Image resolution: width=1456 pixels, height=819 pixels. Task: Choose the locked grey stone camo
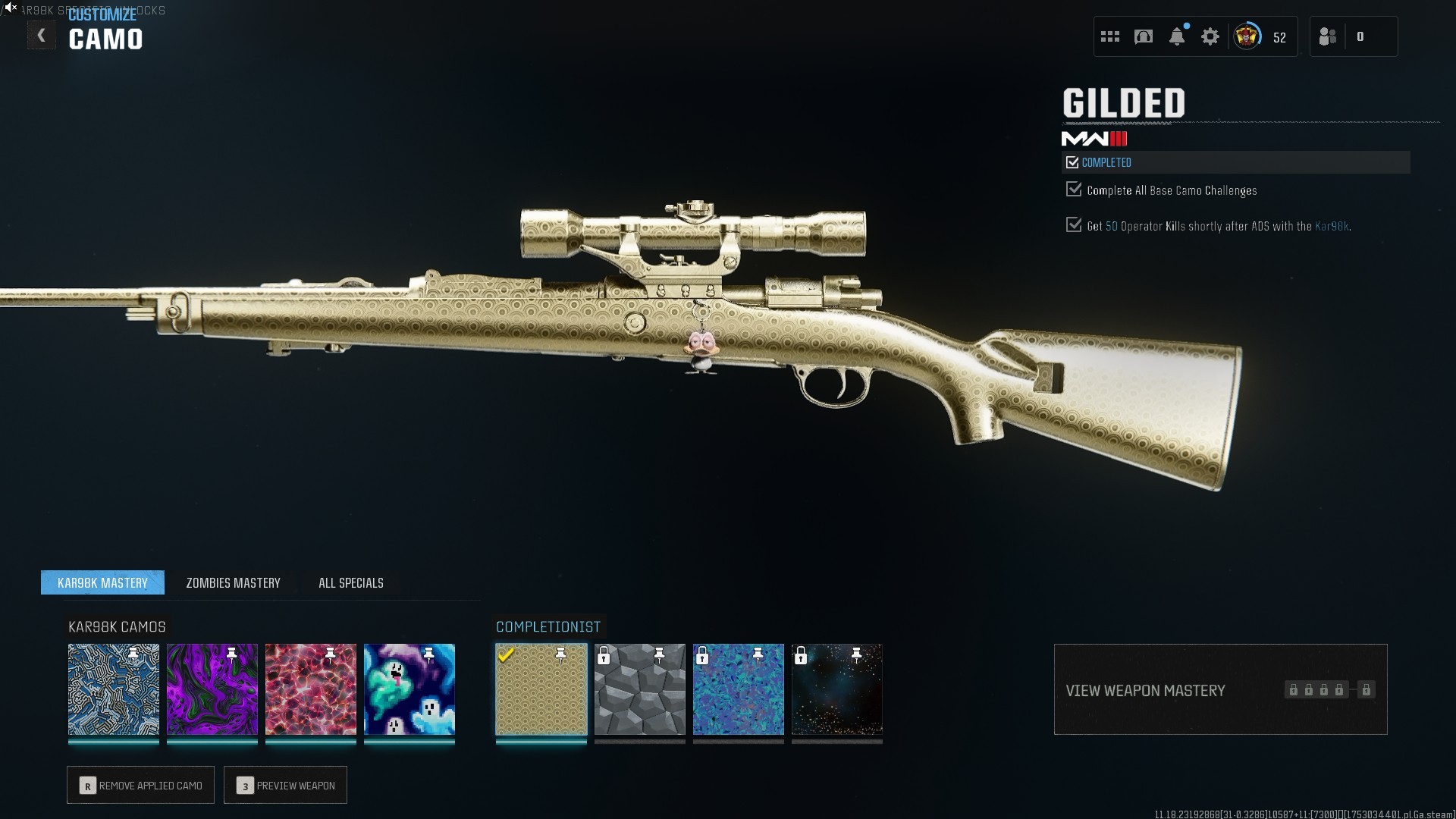pos(640,689)
